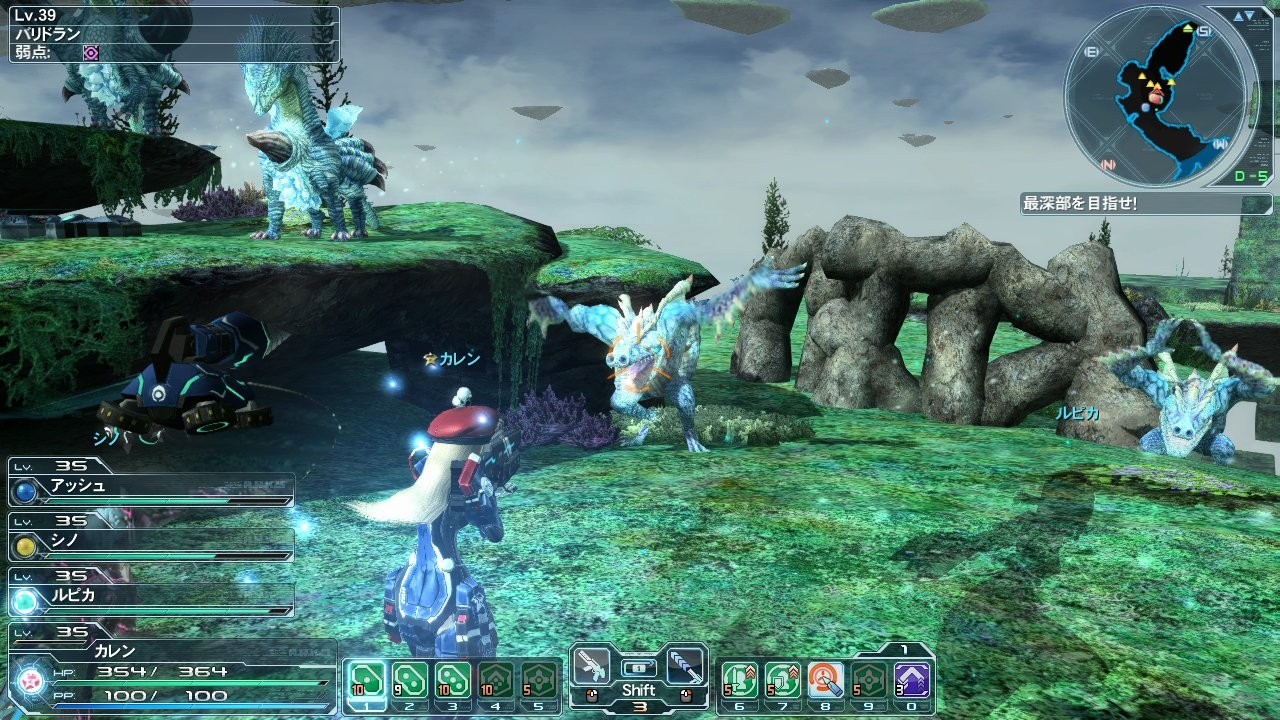Image resolution: width=1280 pixels, height=720 pixels.
Task: Use the consumable in hotbar slot 3
Action: coord(452,680)
